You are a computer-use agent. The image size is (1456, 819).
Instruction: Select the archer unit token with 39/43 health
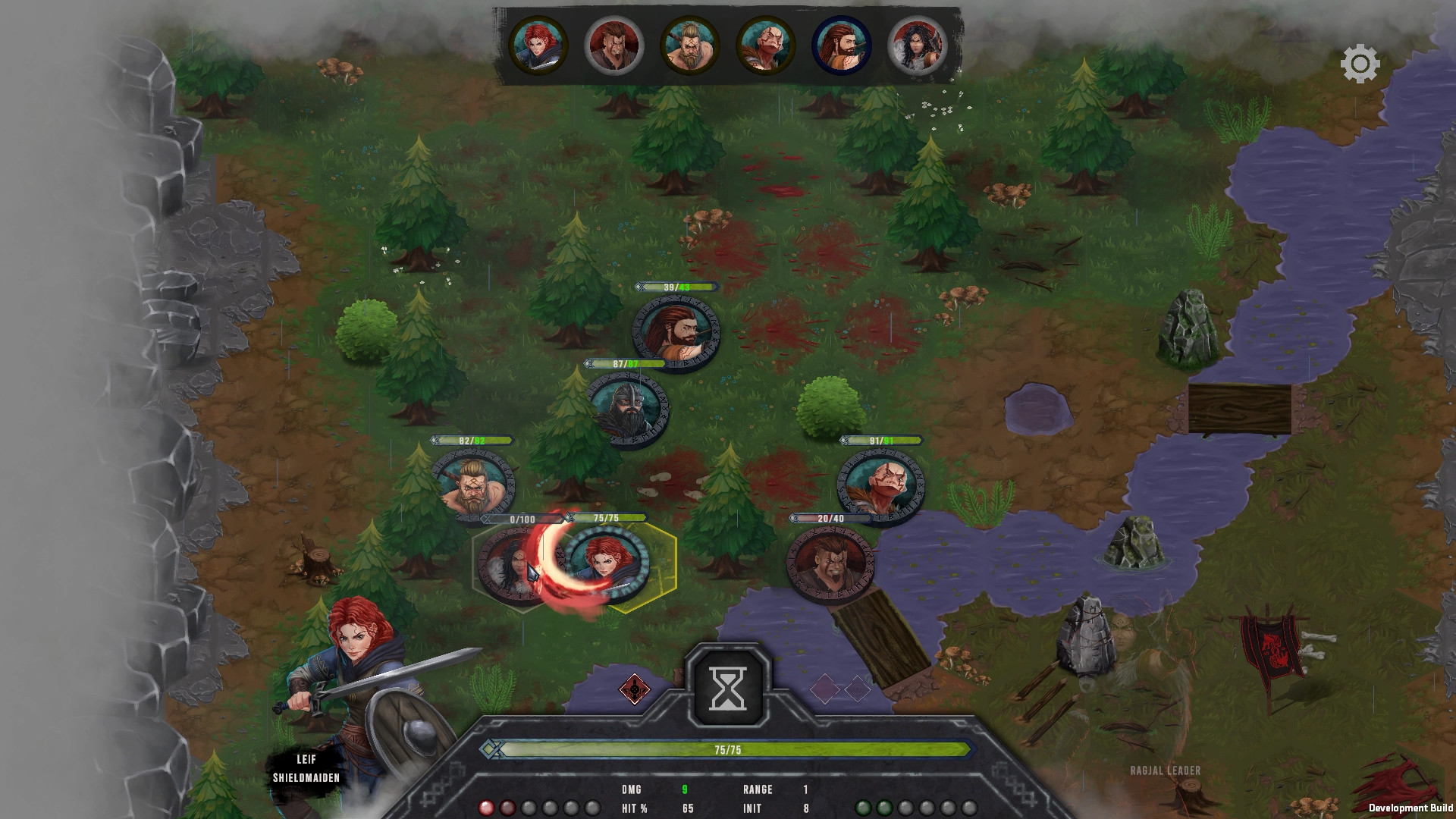(x=676, y=331)
